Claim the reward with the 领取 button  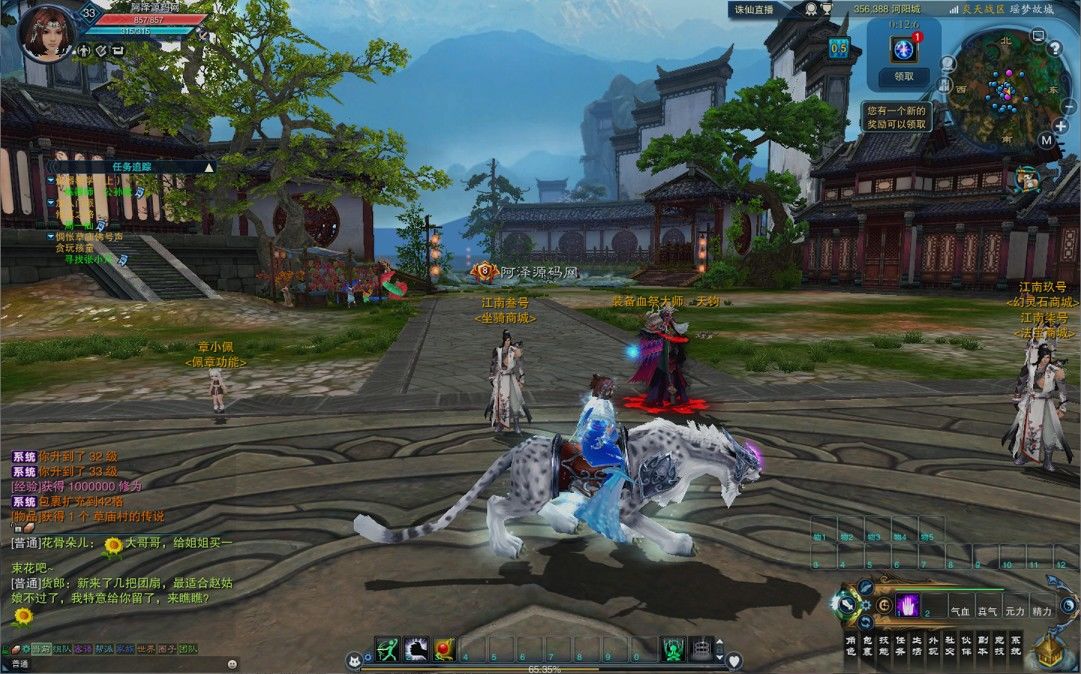coord(903,76)
